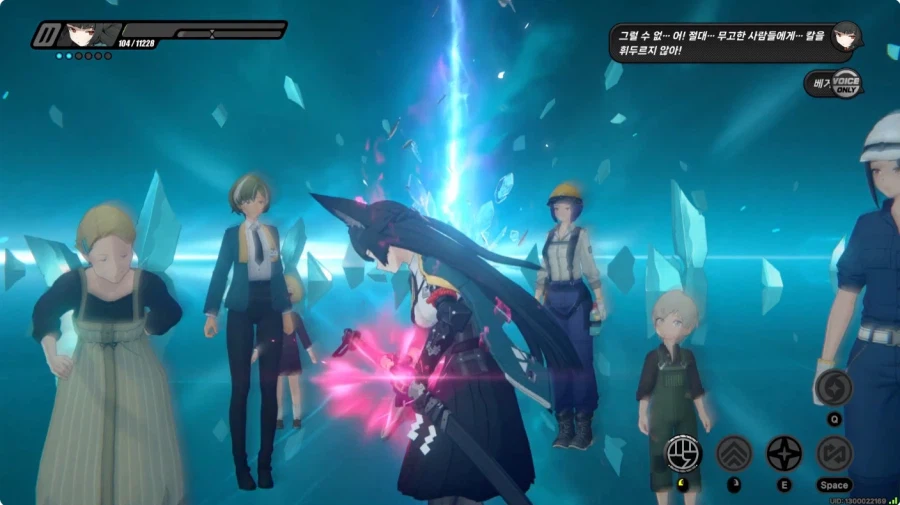The width and height of the screenshot is (900, 505).
Task: Activate the swirling star ultimate ability
Action: [834, 388]
